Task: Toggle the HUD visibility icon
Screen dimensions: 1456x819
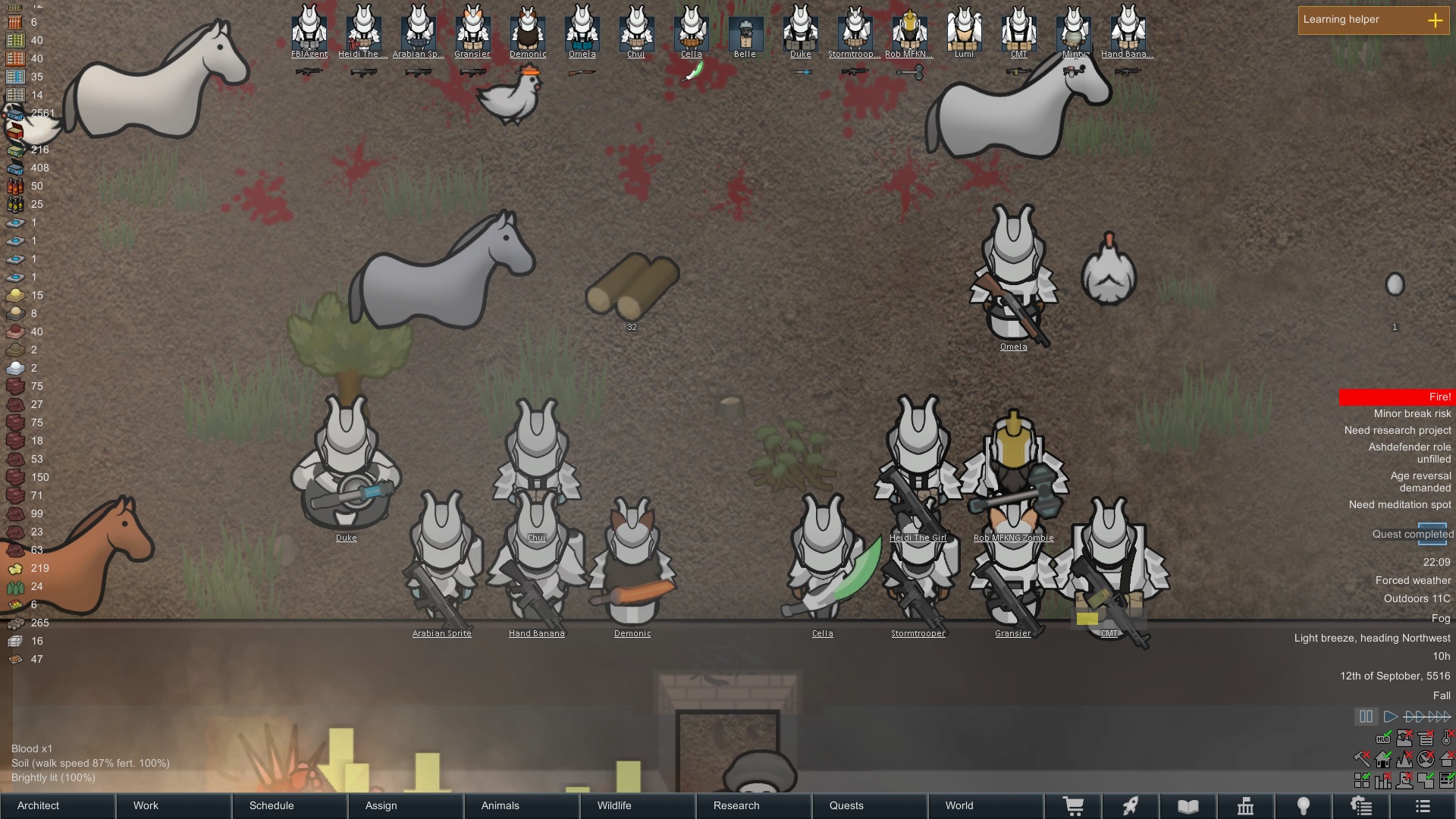Action: point(1383,738)
